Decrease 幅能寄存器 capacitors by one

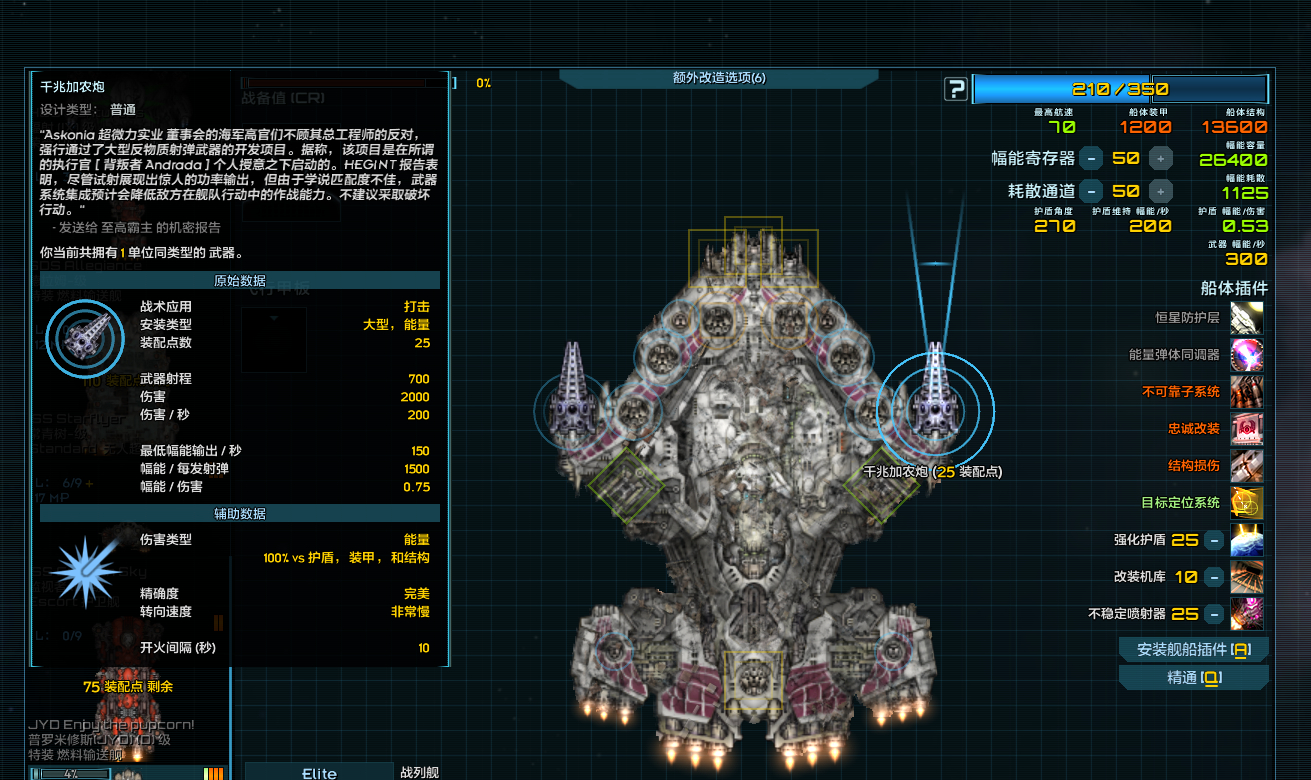[x=1091, y=158]
